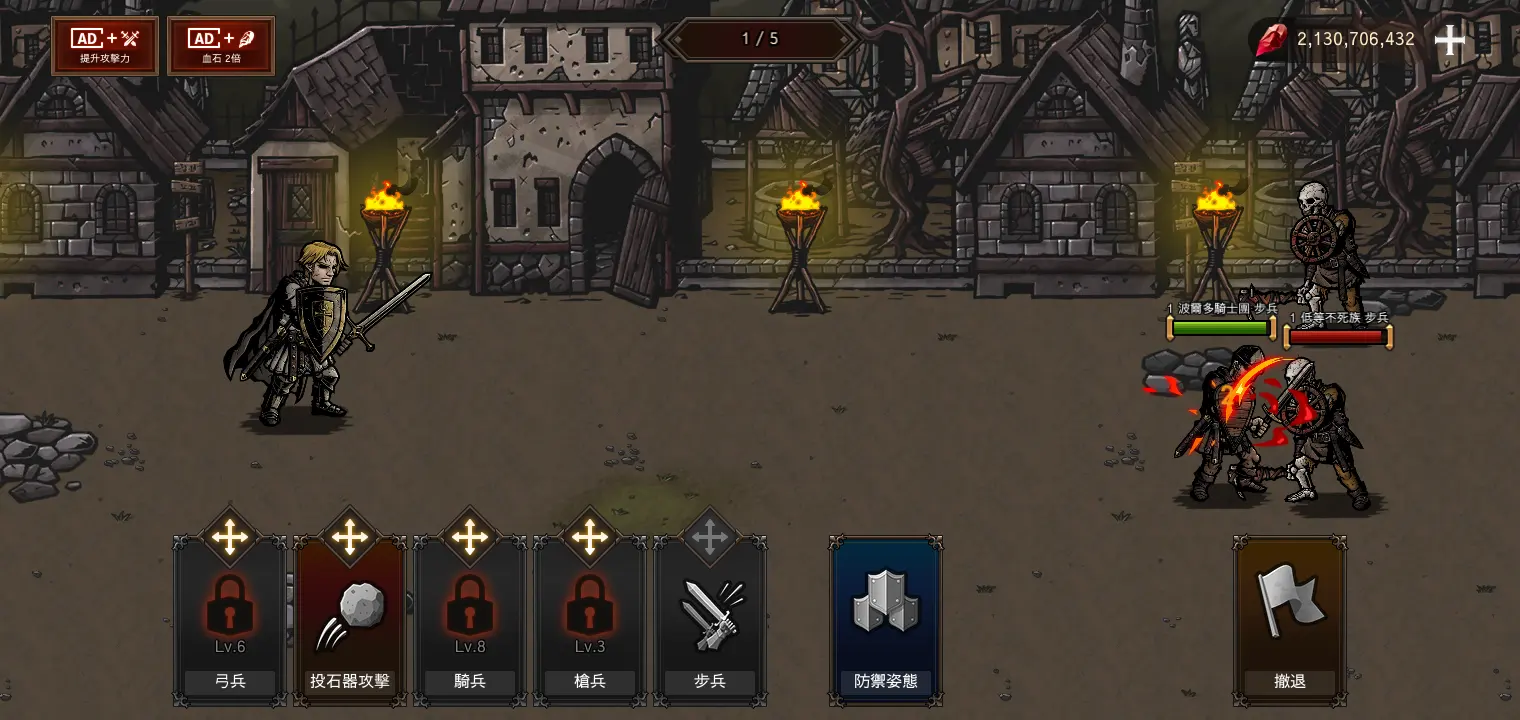Click the red enemy health bar
Image resolution: width=1520 pixels, height=720 pixels.
pyautogui.click(x=1336, y=336)
